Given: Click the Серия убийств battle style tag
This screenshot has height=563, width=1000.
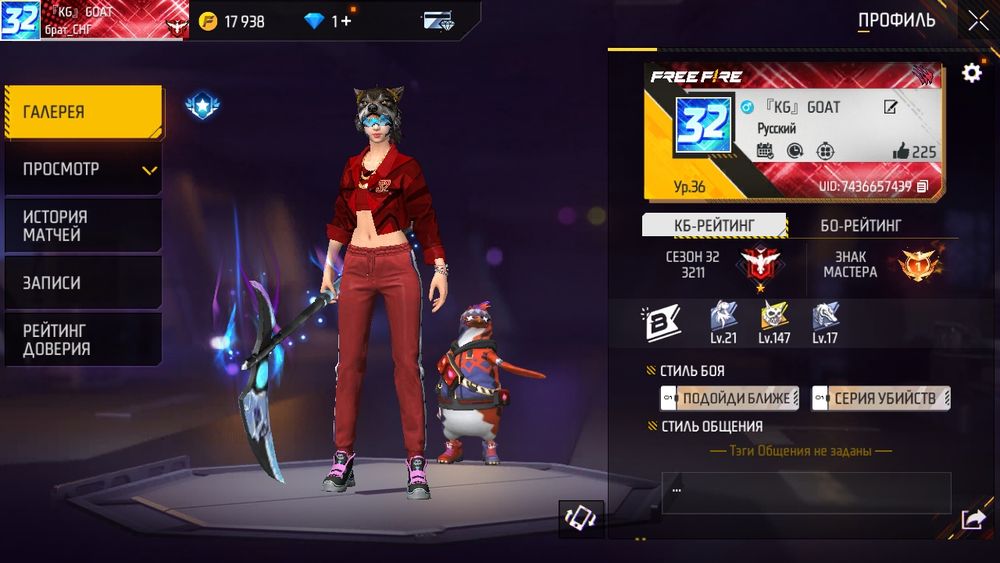Looking at the screenshot, I should click(880, 398).
